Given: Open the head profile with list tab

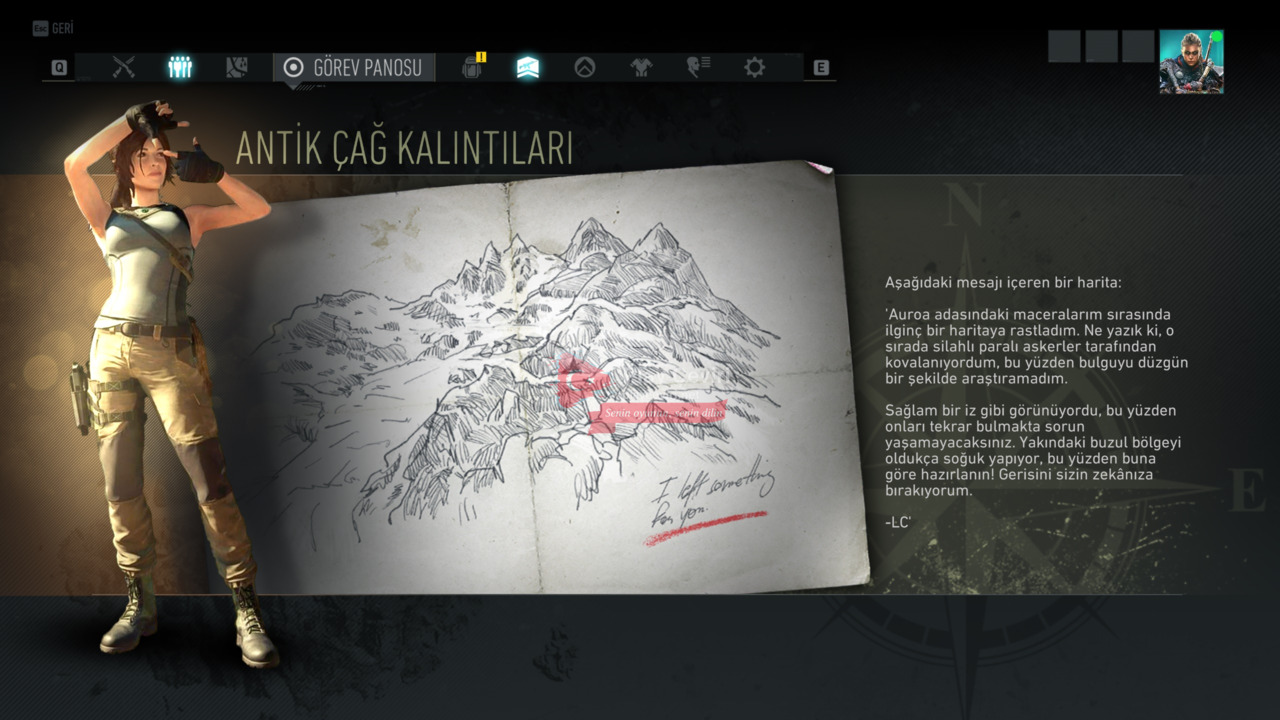Looking at the screenshot, I should (698, 67).
